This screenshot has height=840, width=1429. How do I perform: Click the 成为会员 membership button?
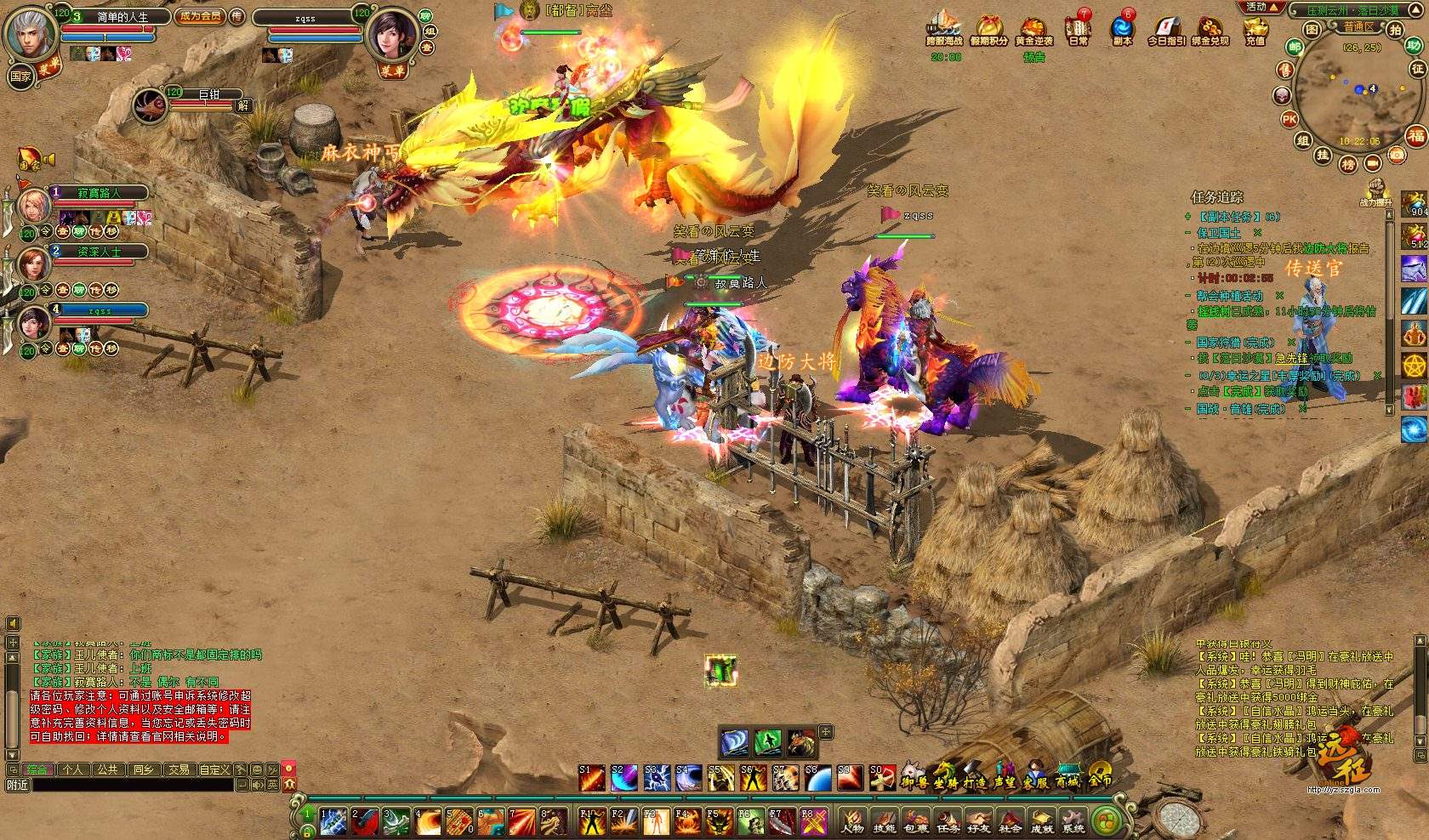200,16
